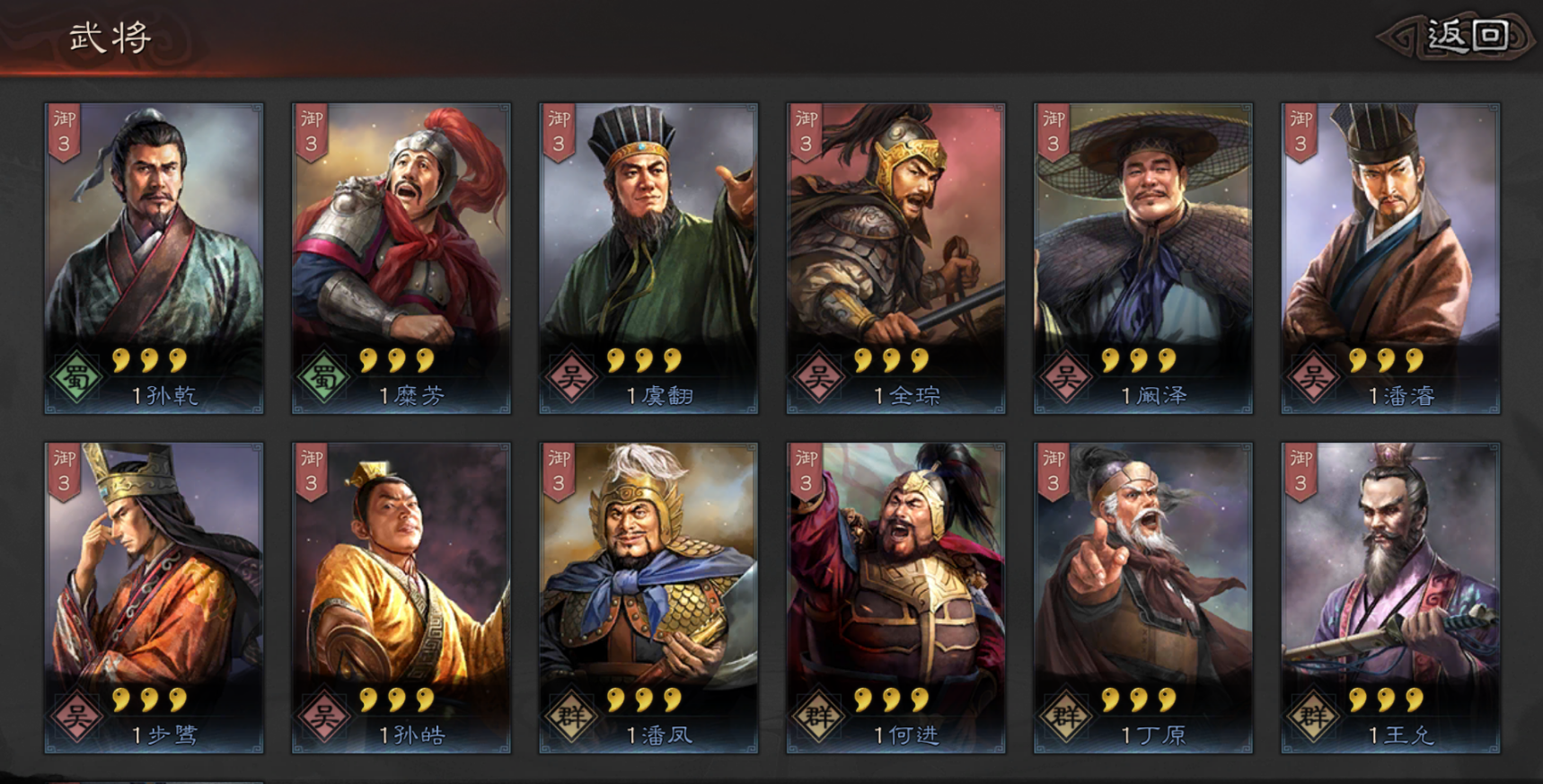Return using the 返回 button
1543x784 pixels.
(1466, 37)
